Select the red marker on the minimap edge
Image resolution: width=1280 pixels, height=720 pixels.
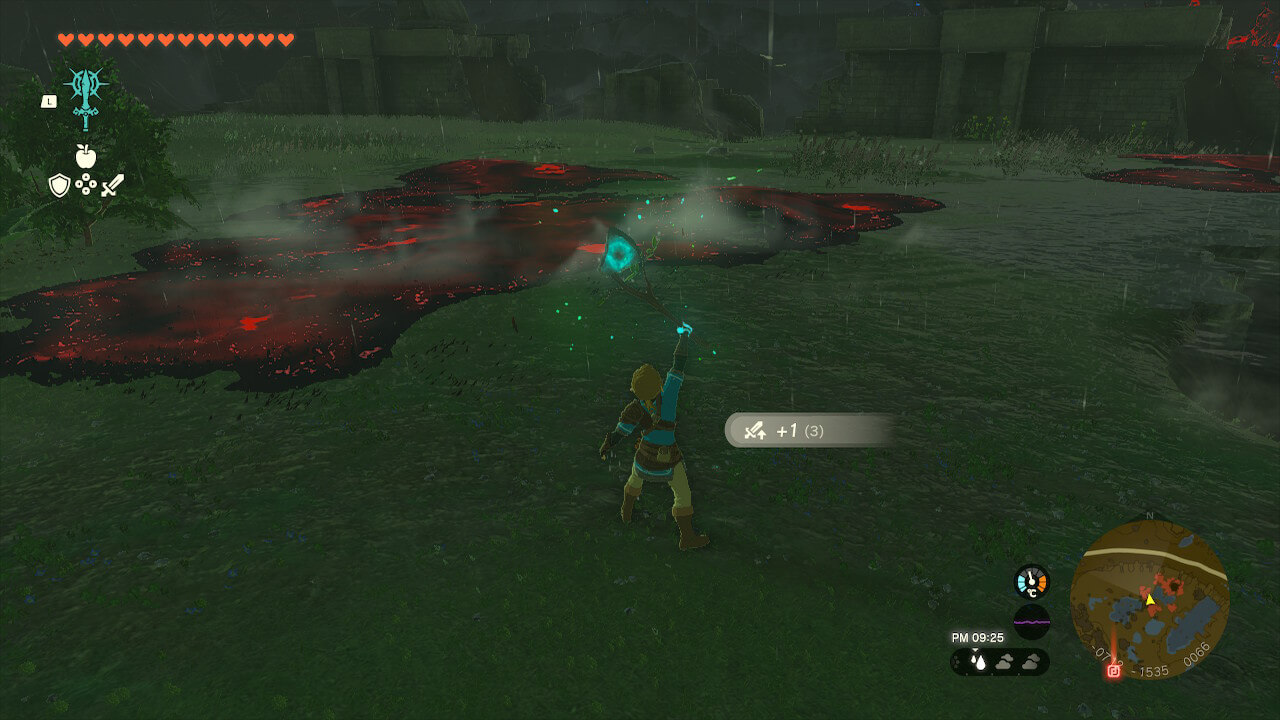click(x=1113, y=671)
